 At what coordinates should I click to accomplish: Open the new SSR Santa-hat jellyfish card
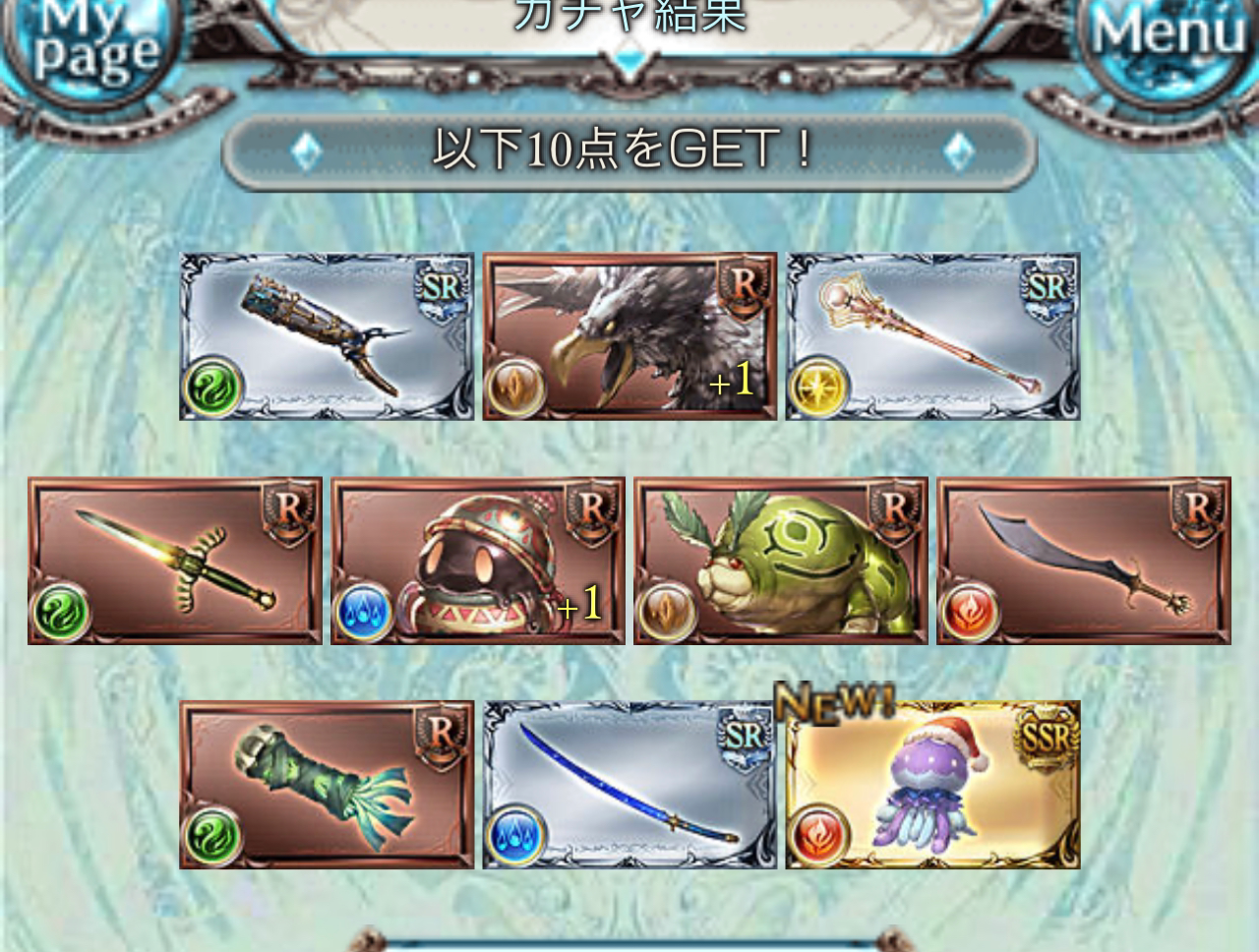pos(932,785)
